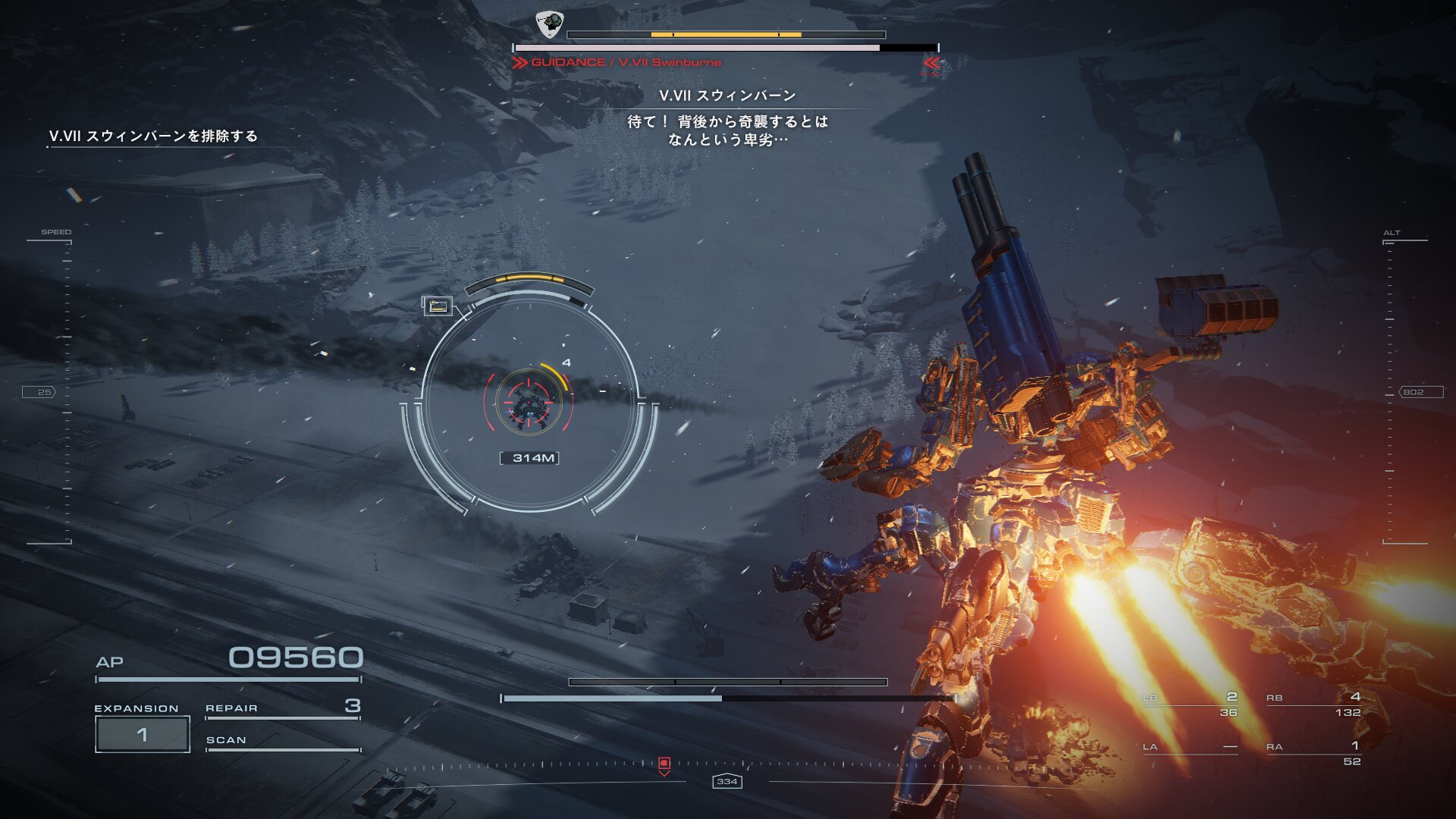Trigger the SCAN entry

pyautogui.click(x=282, y=741)
